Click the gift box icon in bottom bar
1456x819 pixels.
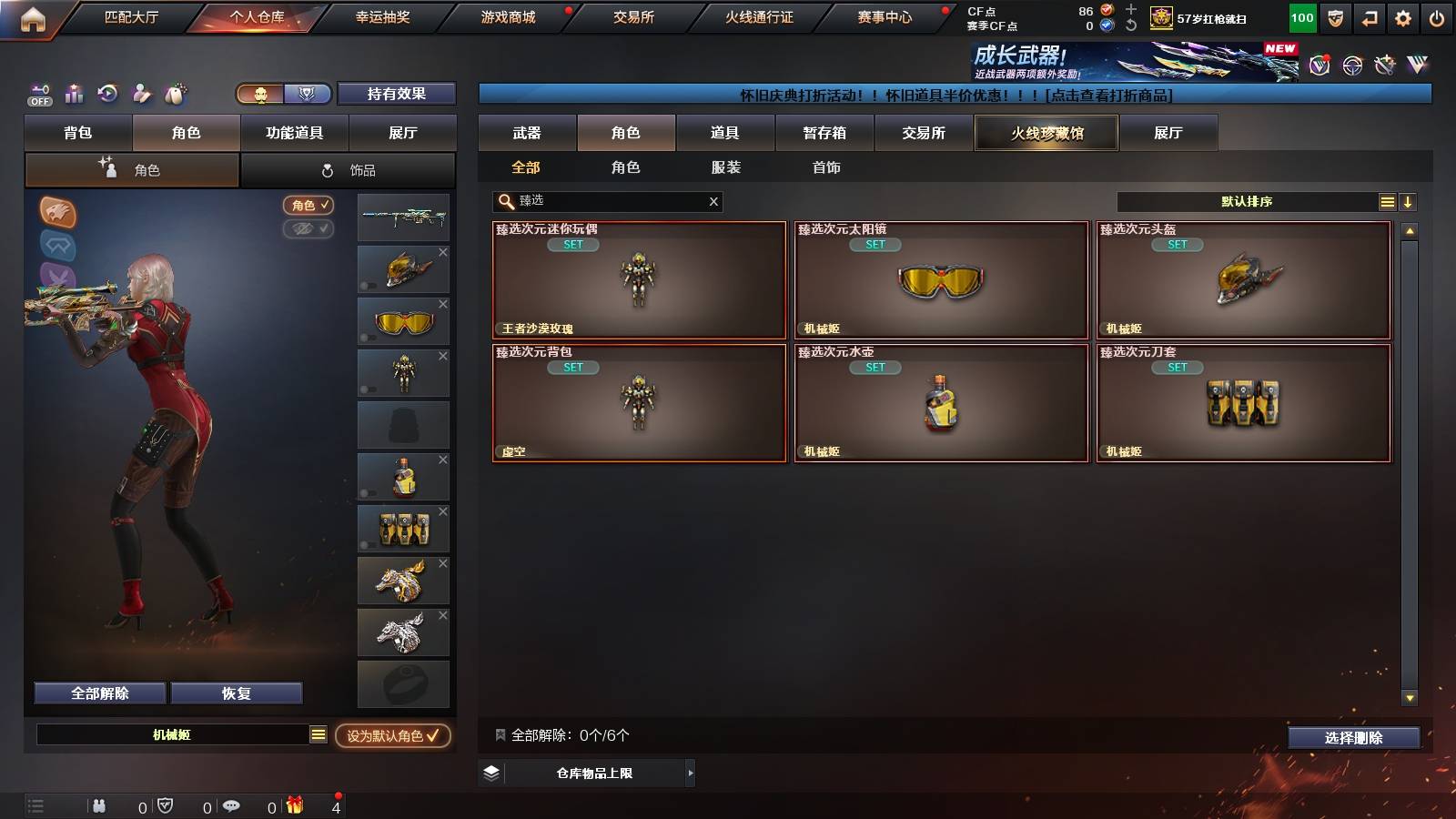pos(293,805)
